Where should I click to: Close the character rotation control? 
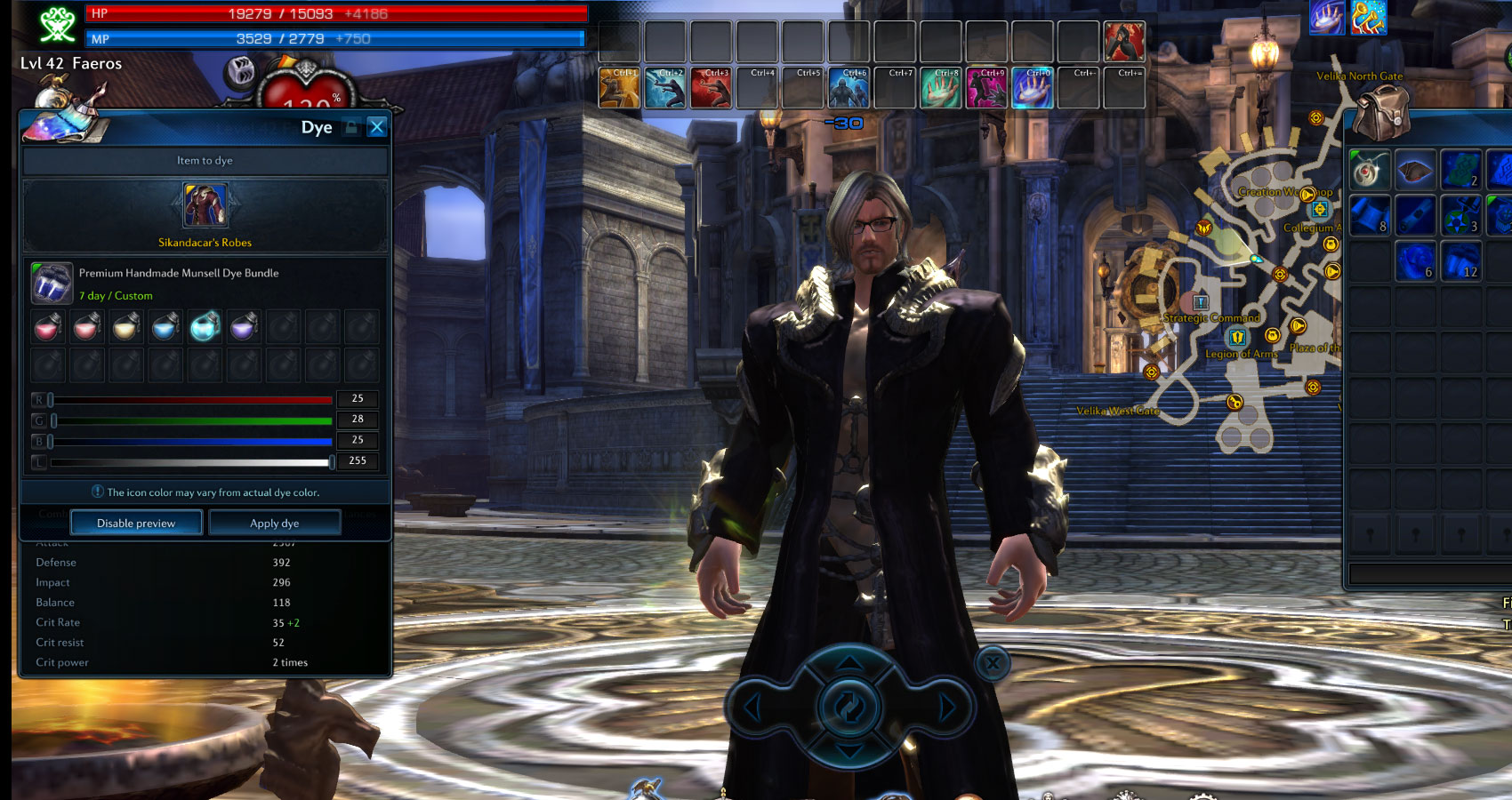point(993,662)
